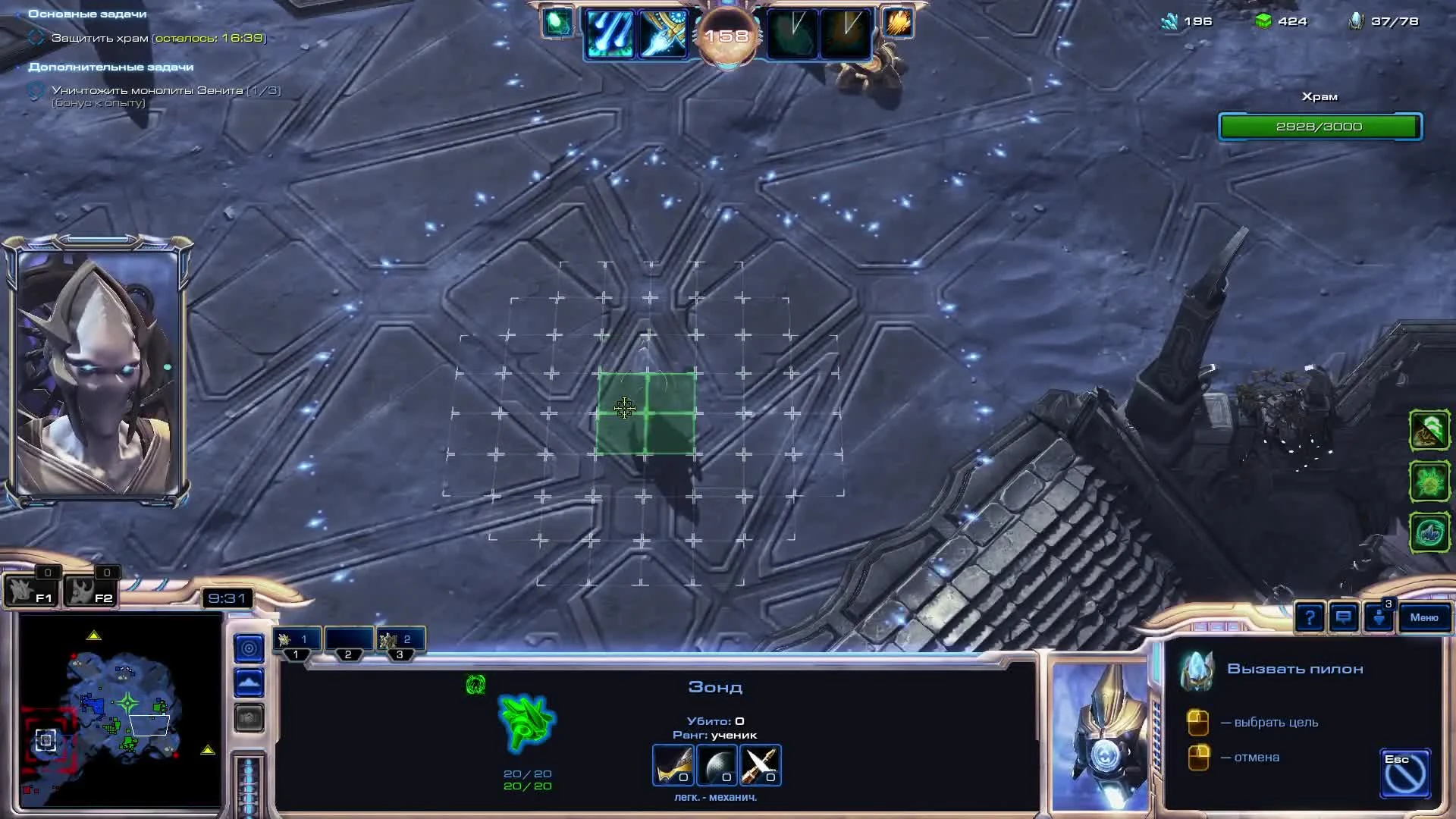Open the solar core orb showing 158
1456x819 pixels.
(x=728, y=34)
